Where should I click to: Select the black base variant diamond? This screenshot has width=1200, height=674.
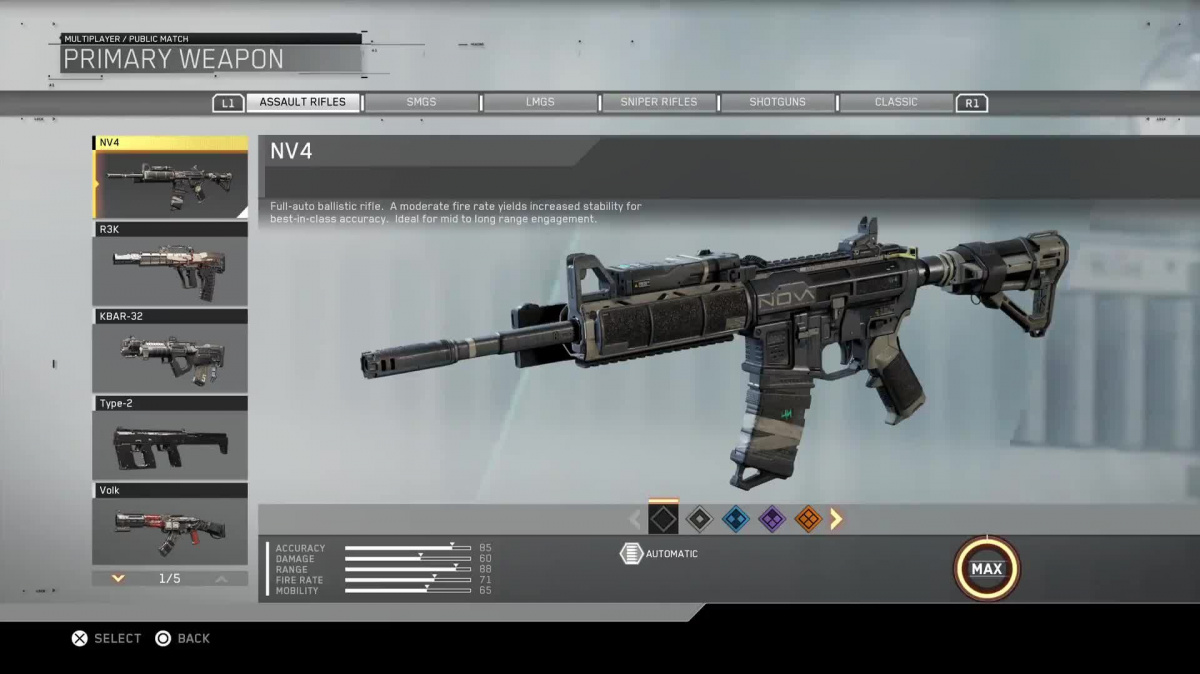click(x=663, y=519)
